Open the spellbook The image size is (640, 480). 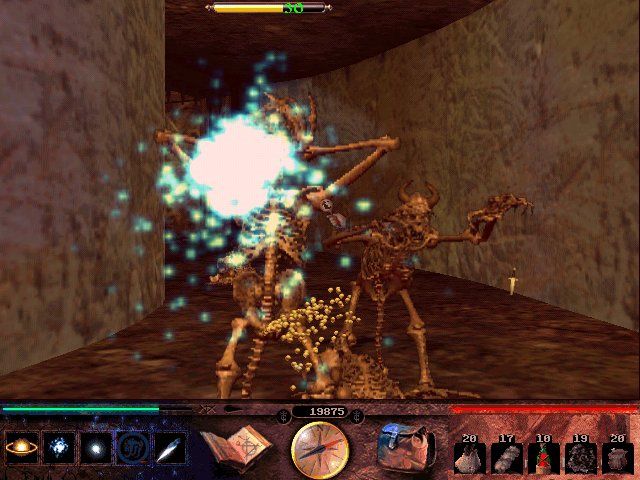coord(236,448)
